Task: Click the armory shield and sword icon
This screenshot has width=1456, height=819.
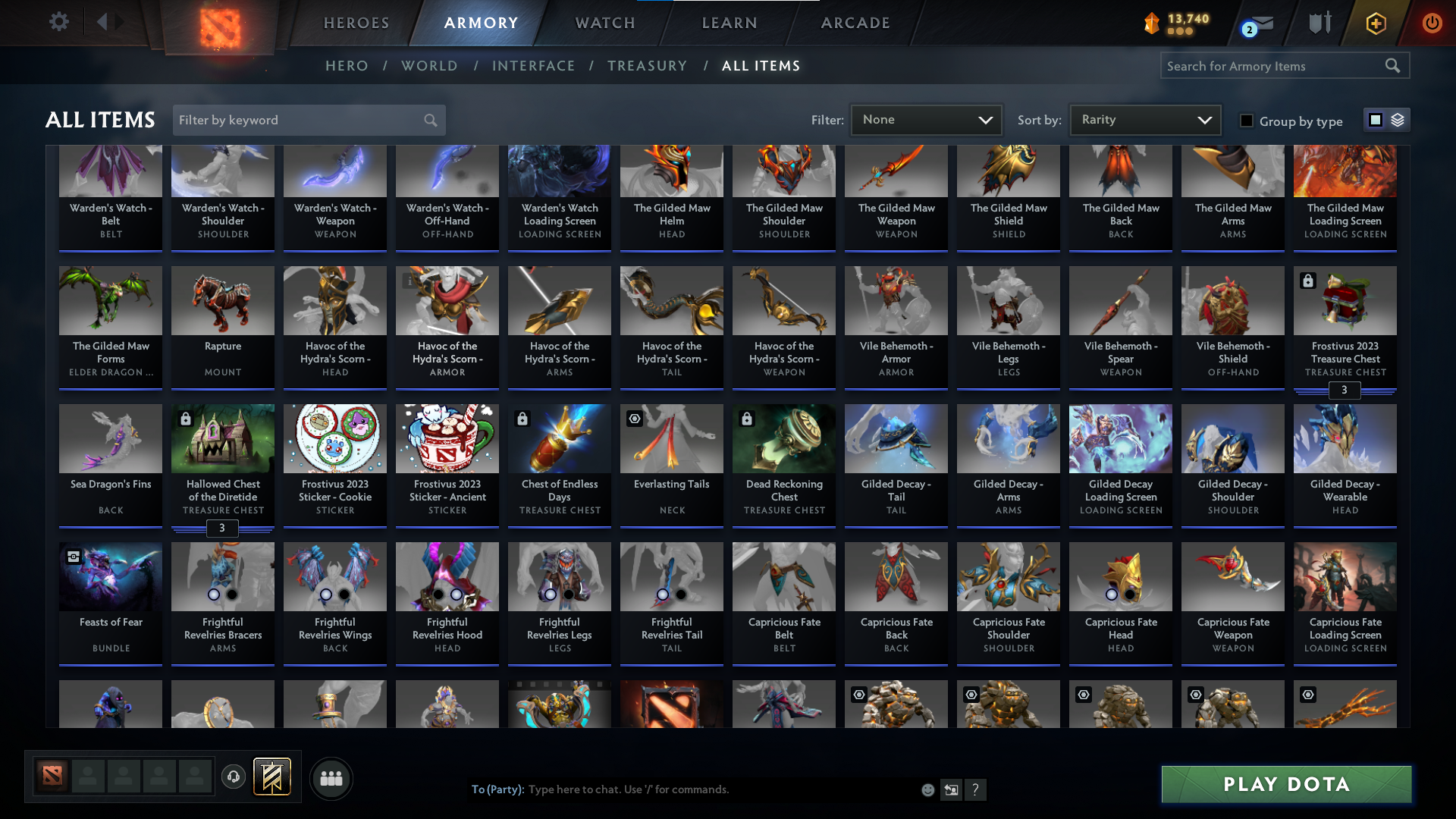Action: [x=1319, y=23]
